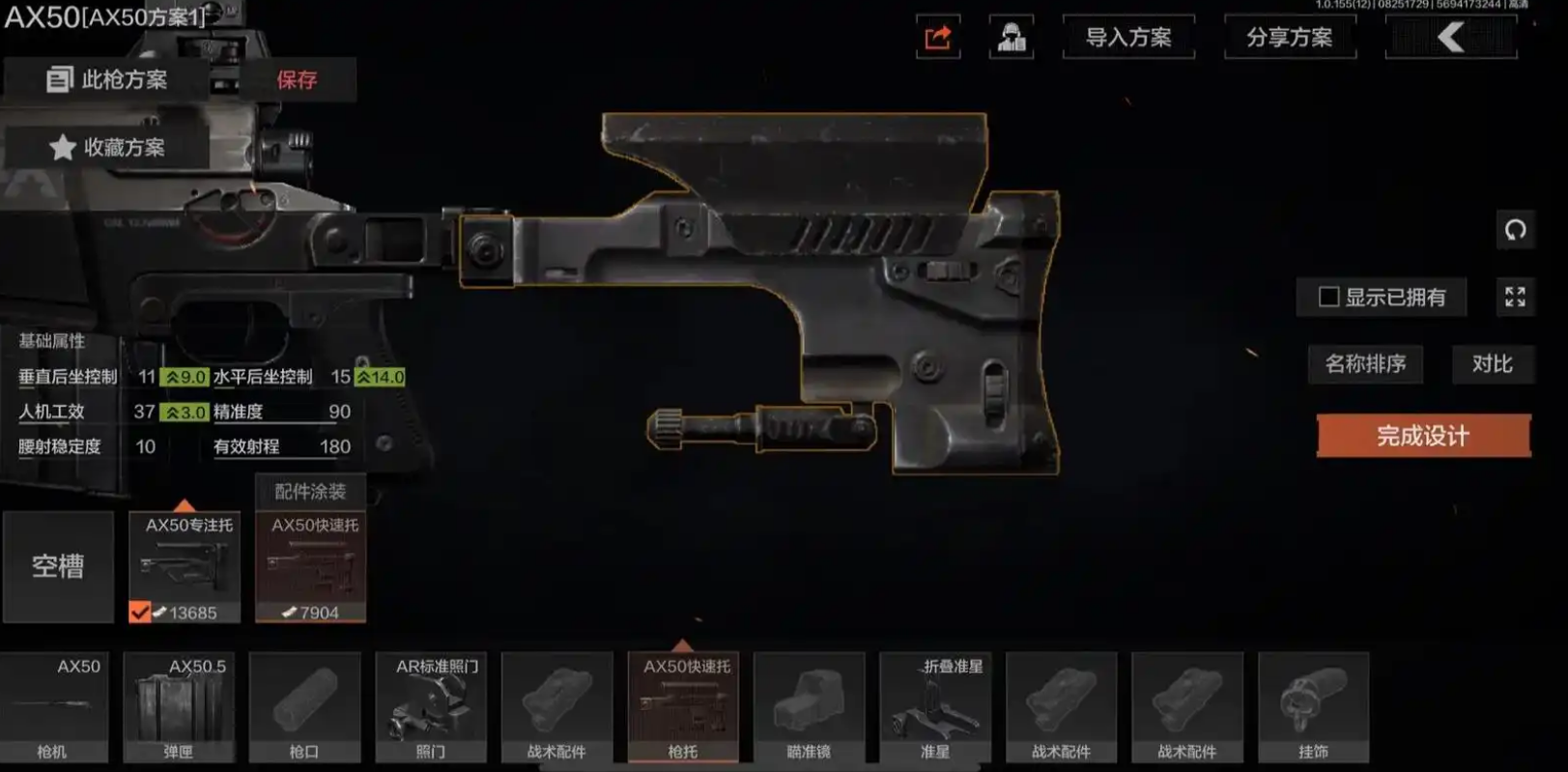Toggle 显示已拥有 checkbox
Image resolution: width=1568 pixels, height=772 pixels.
pyautogui.click(x=1329, y=297)
